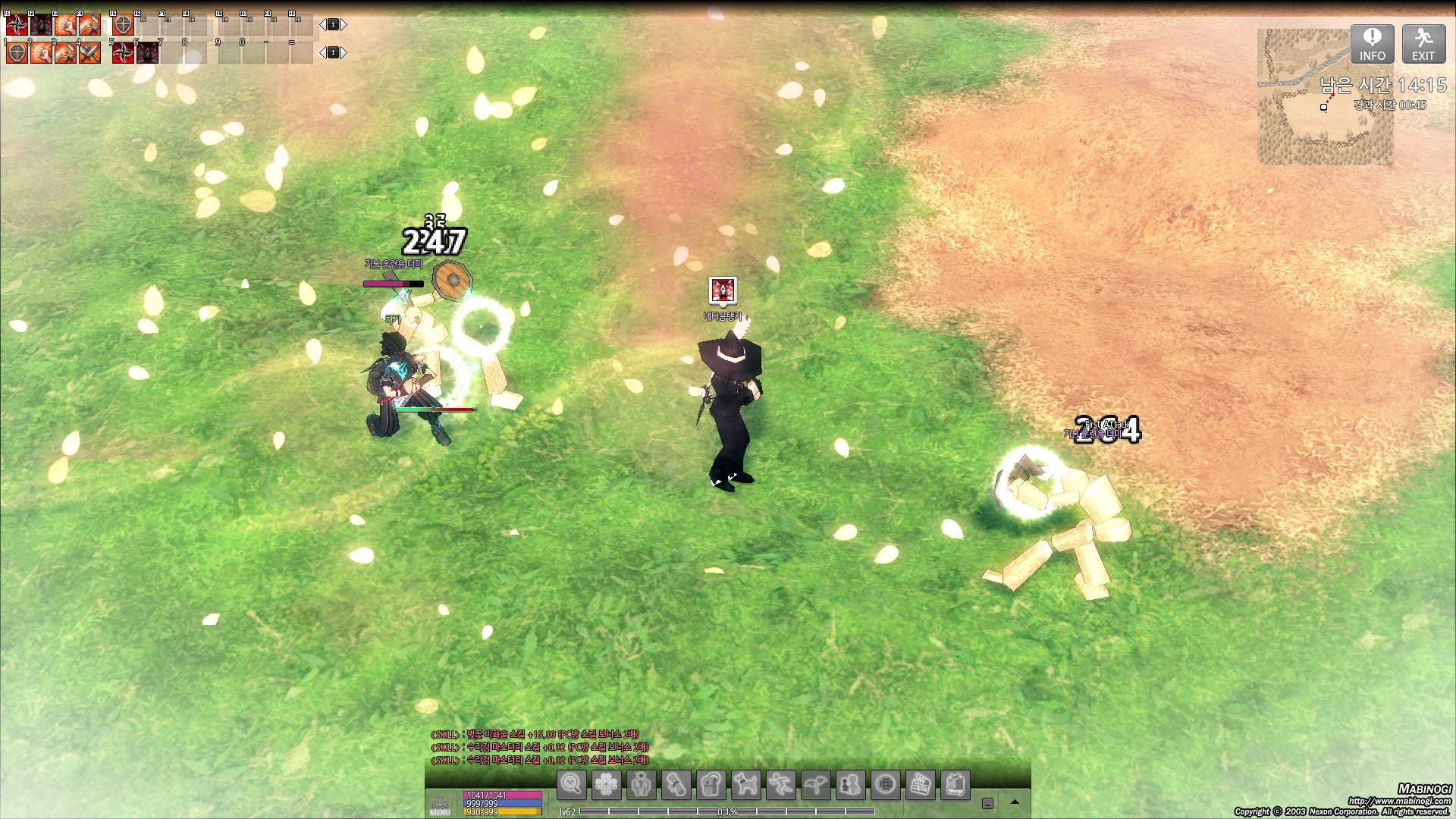Minimize the bottom toolbar with the dash button
1456x819 pixels.
[987, 803]
